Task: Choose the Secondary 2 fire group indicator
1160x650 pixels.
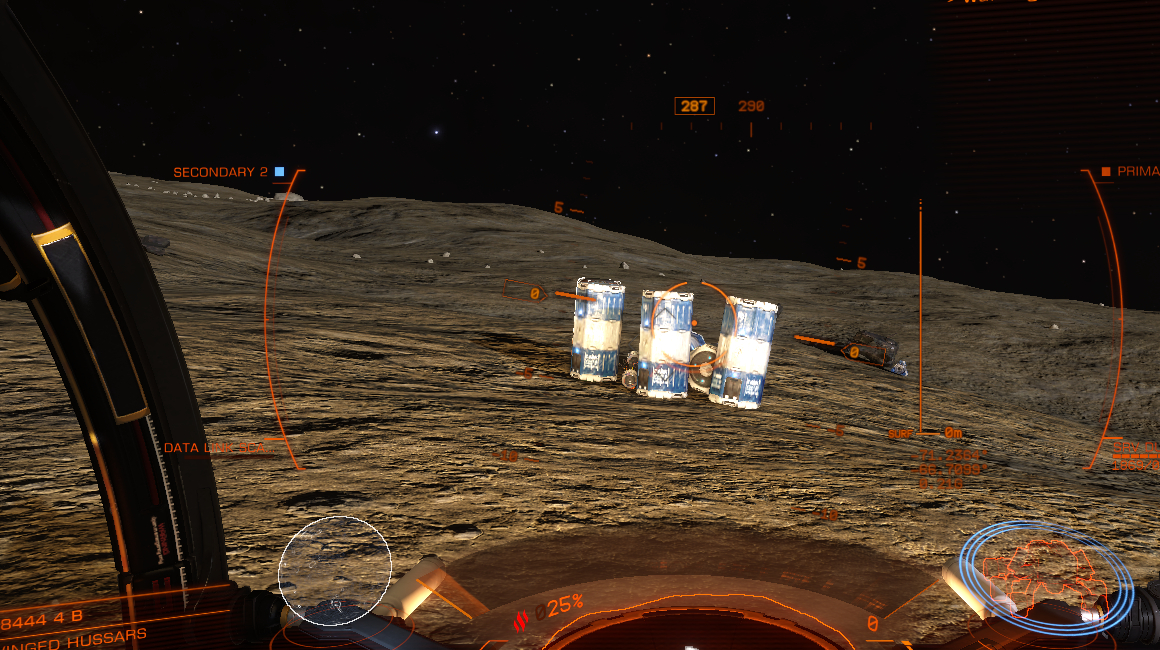Action: pyautogui.click(x=228, y=172)
